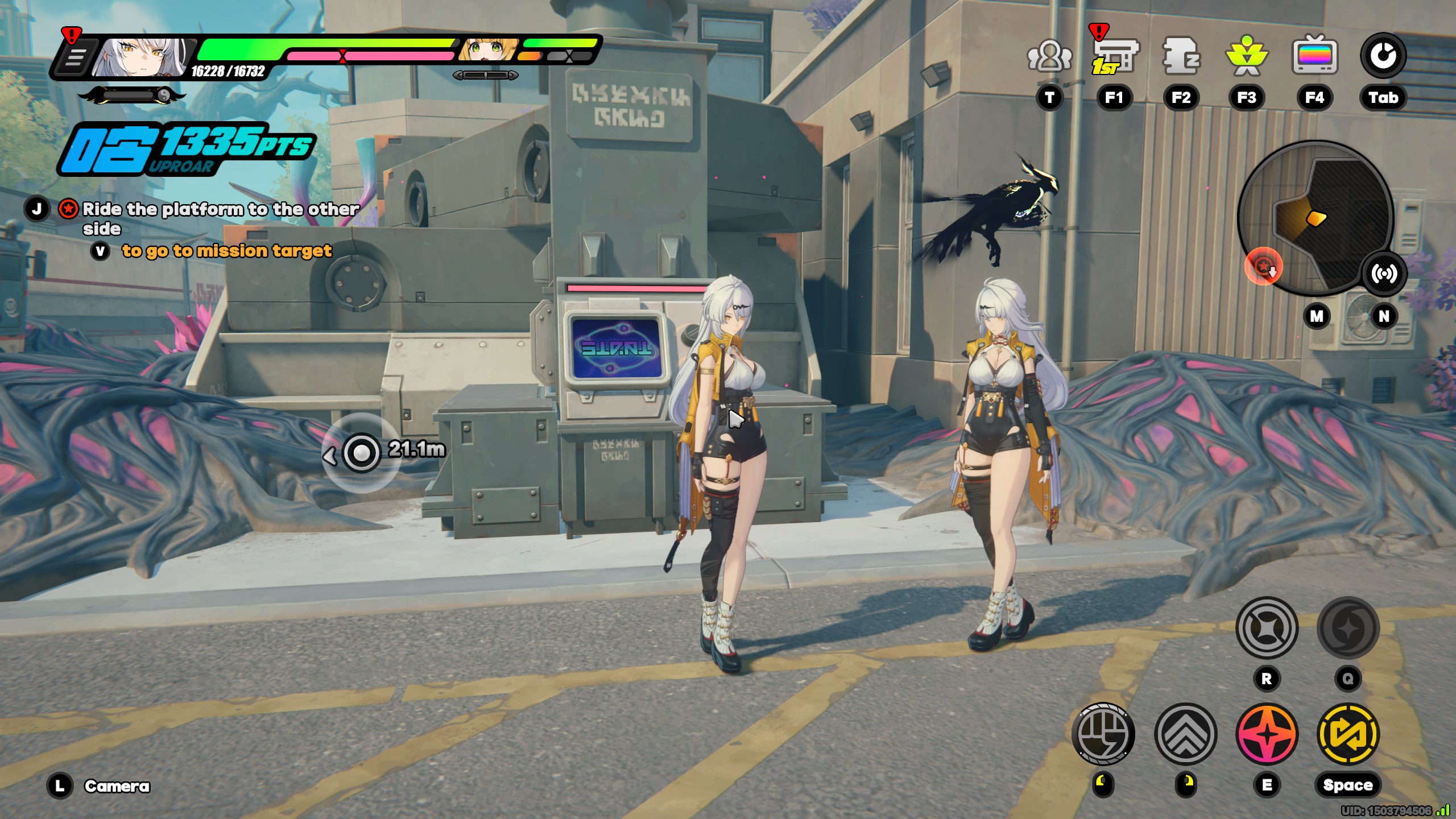The width and height of the screenshot is (1456, 819).
Task: Trigger the fist basic attack button
Action: 1103,734
